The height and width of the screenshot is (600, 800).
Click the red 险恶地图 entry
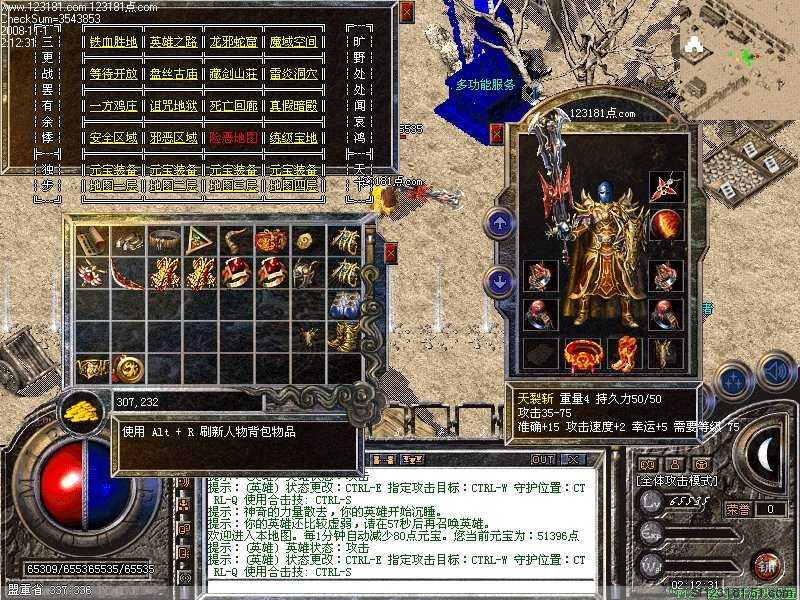point(232,138)
